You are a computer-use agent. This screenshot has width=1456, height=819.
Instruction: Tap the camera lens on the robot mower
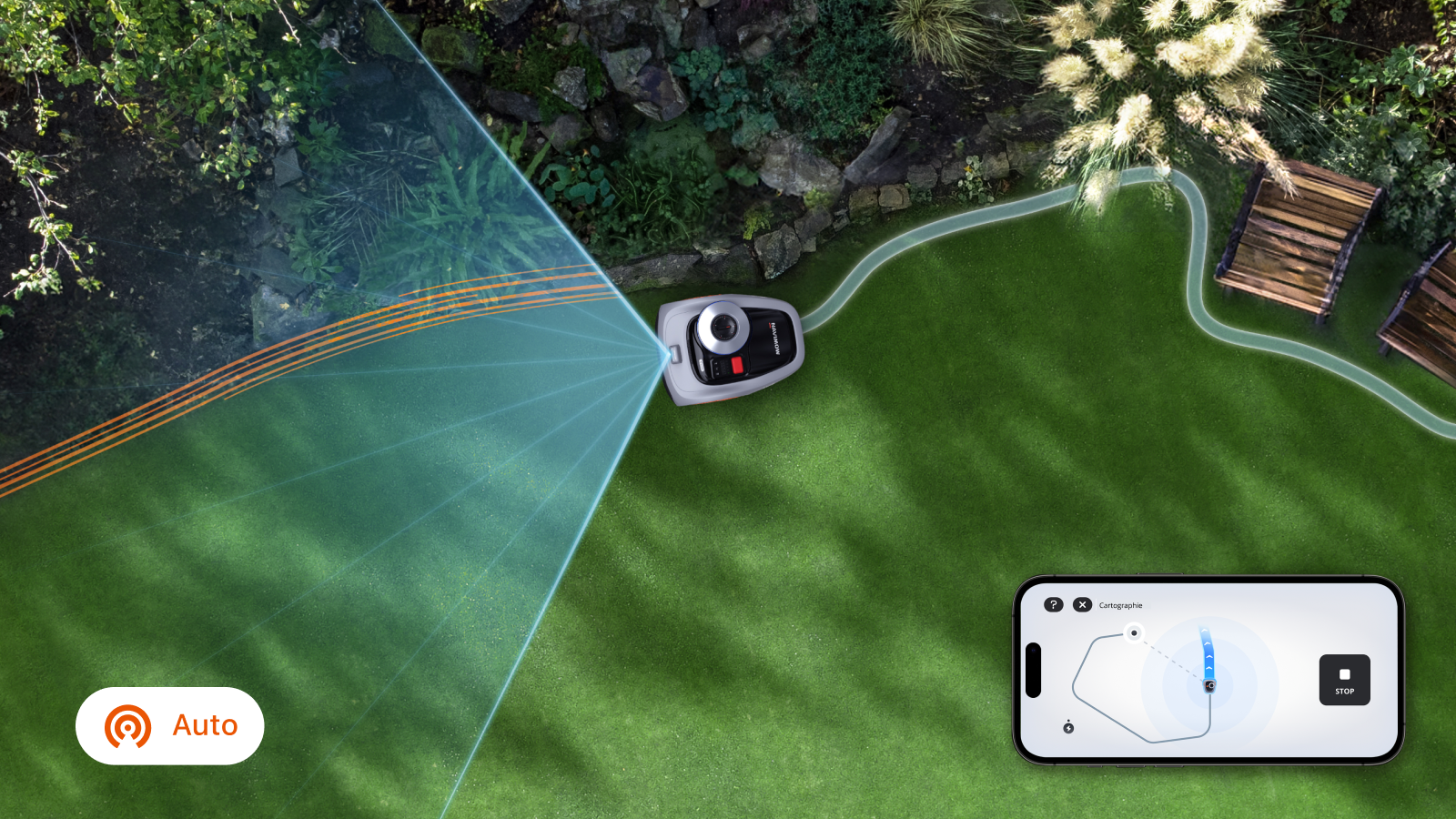pos(724,328)
